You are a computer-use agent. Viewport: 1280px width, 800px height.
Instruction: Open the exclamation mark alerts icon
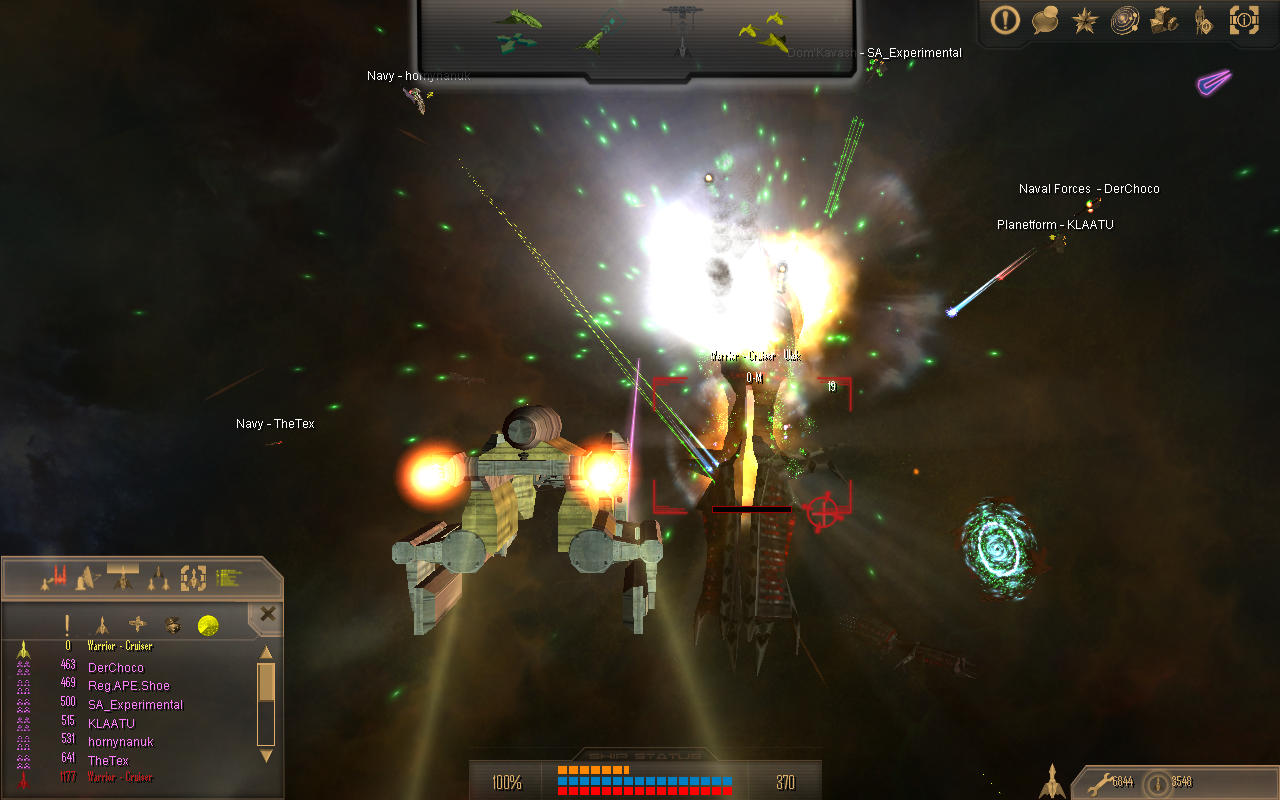1005,20
